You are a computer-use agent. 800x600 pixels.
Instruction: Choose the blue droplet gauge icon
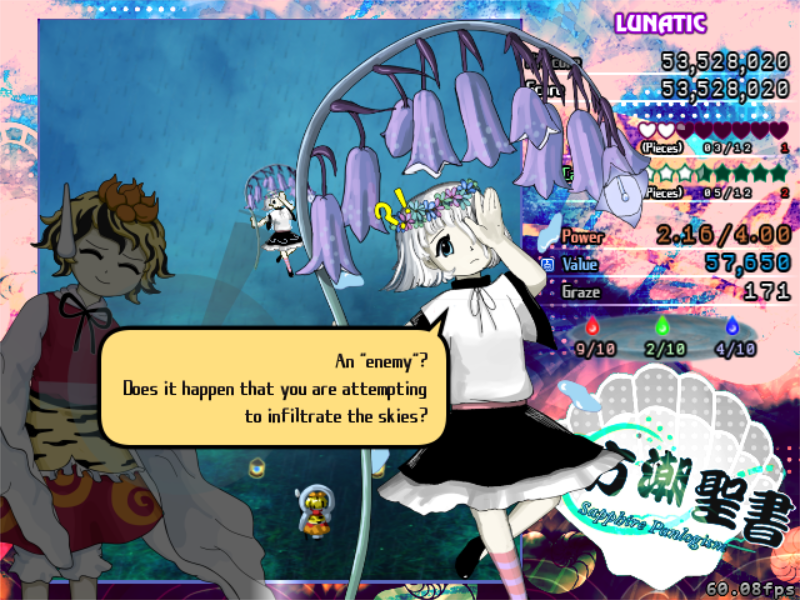733,326
